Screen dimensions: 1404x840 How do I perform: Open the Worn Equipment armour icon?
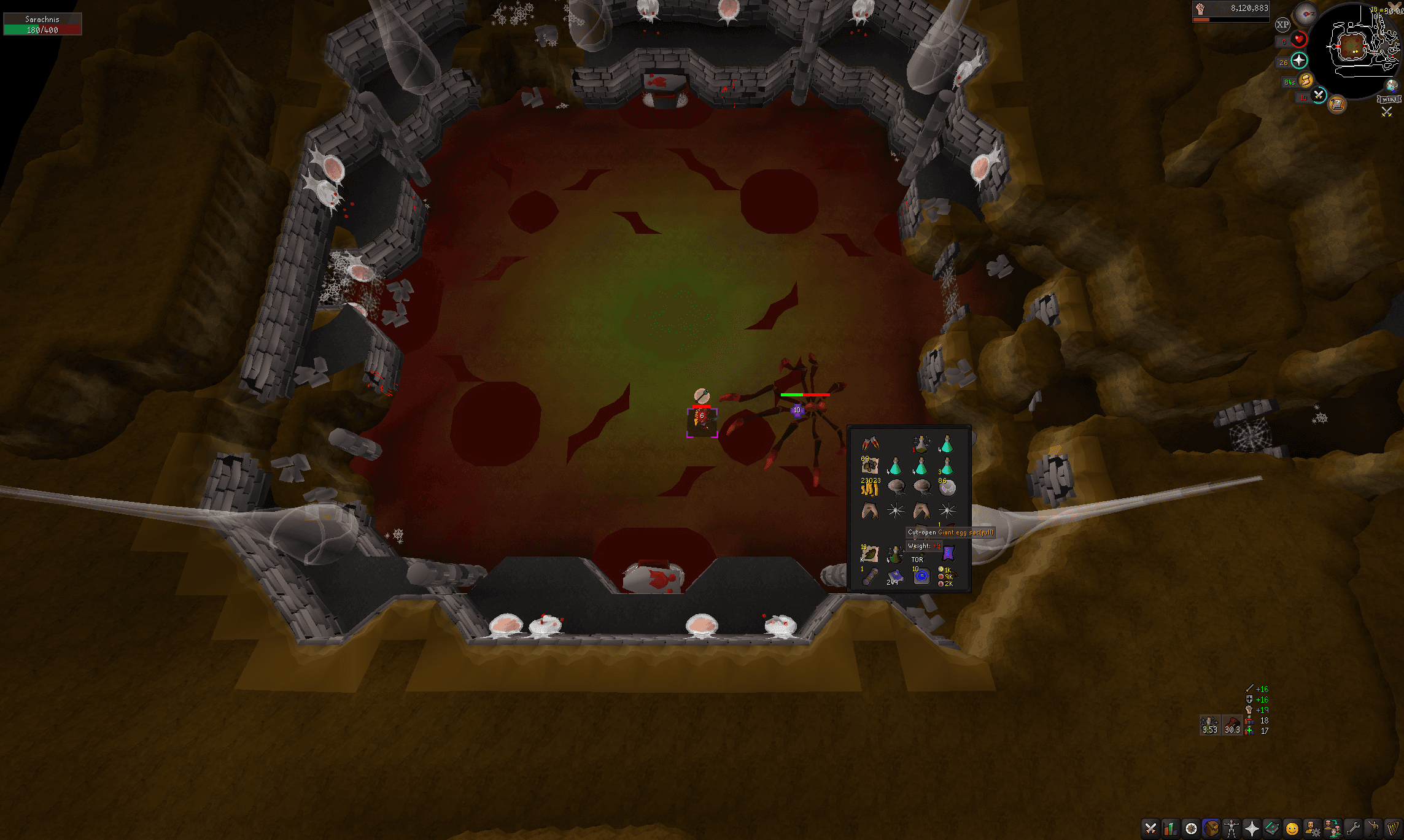(x=1231, y=830)
